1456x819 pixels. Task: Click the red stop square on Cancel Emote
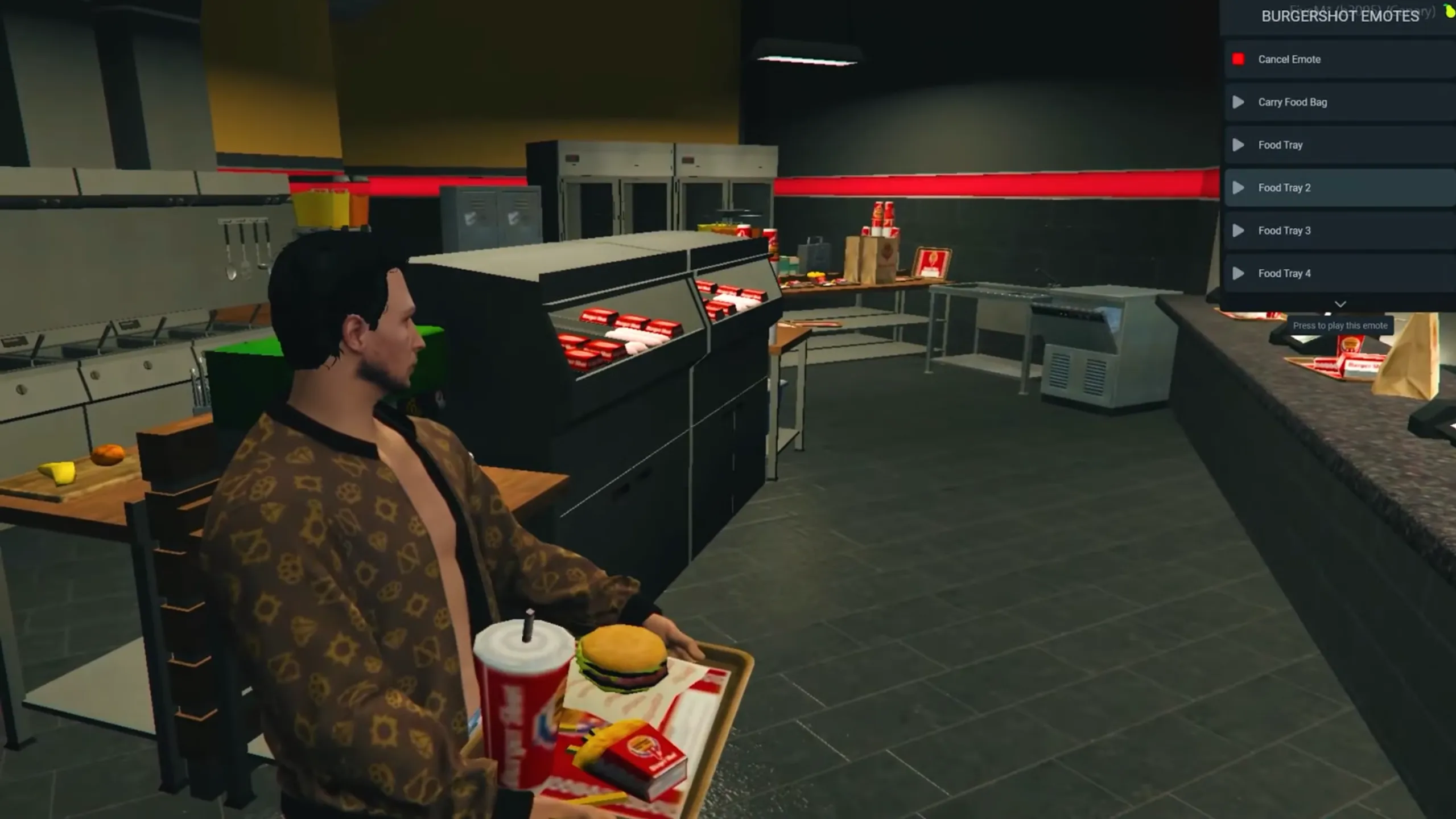point(1239,59)
